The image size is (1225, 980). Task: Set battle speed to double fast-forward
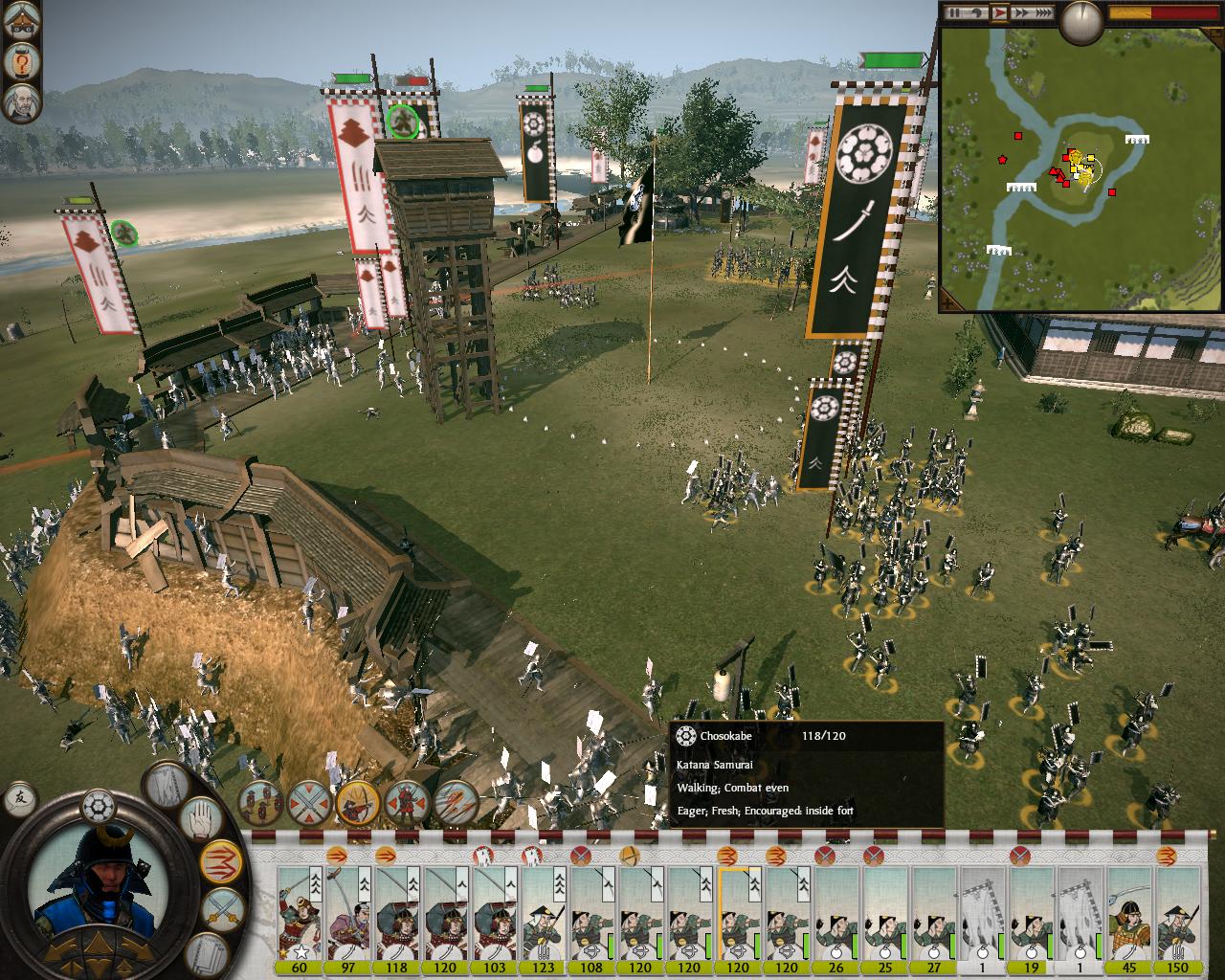[1023, 13]
